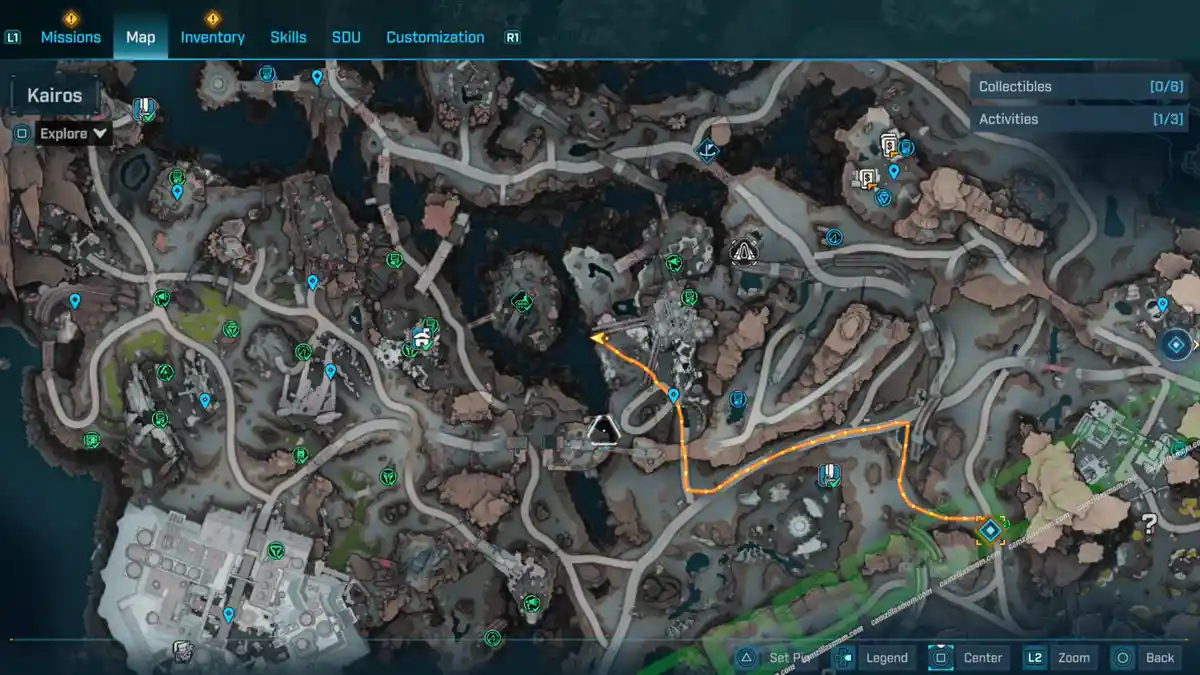Switch to the Missions tab
The image size is (1200, 675).
tap(70, 37)
